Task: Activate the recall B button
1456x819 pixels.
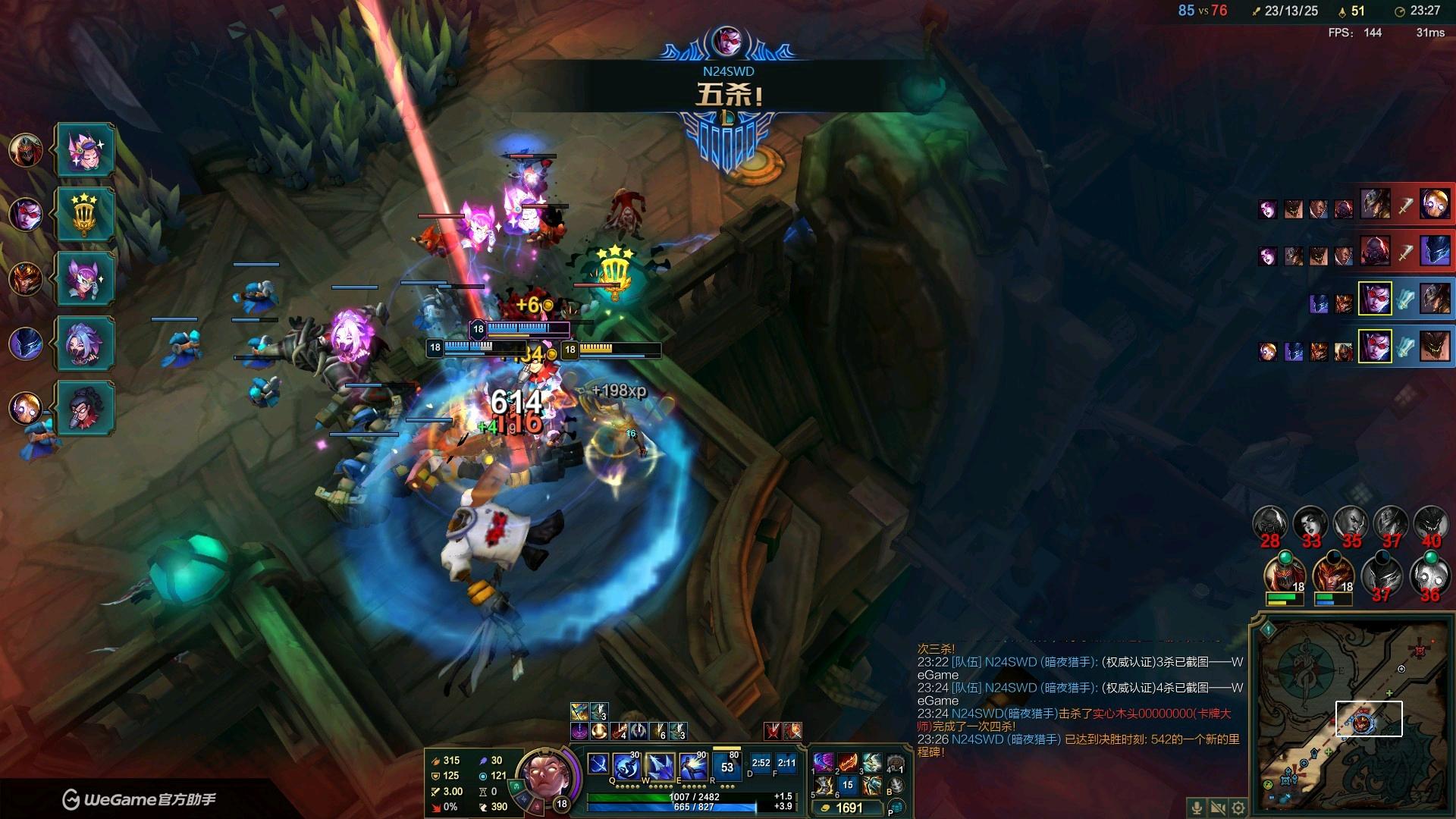Action: point(896,786)
